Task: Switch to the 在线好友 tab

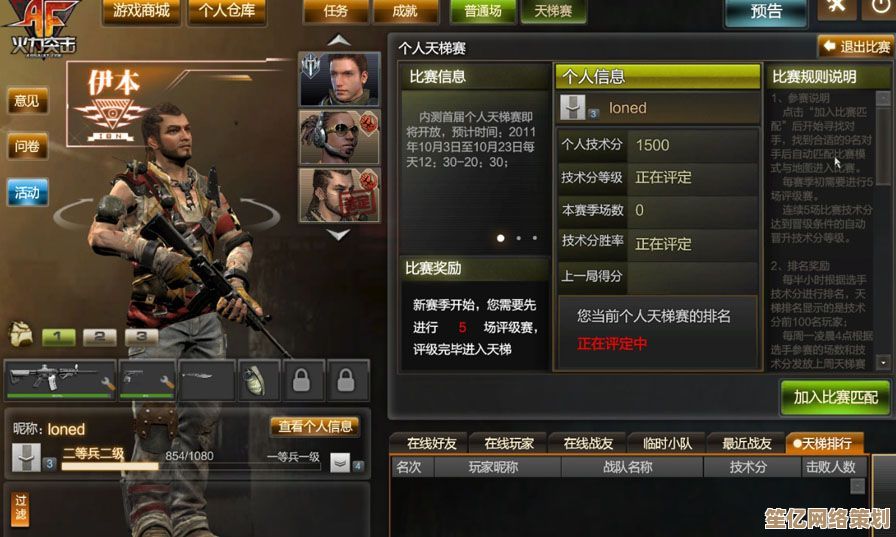Action: [431, 443]
